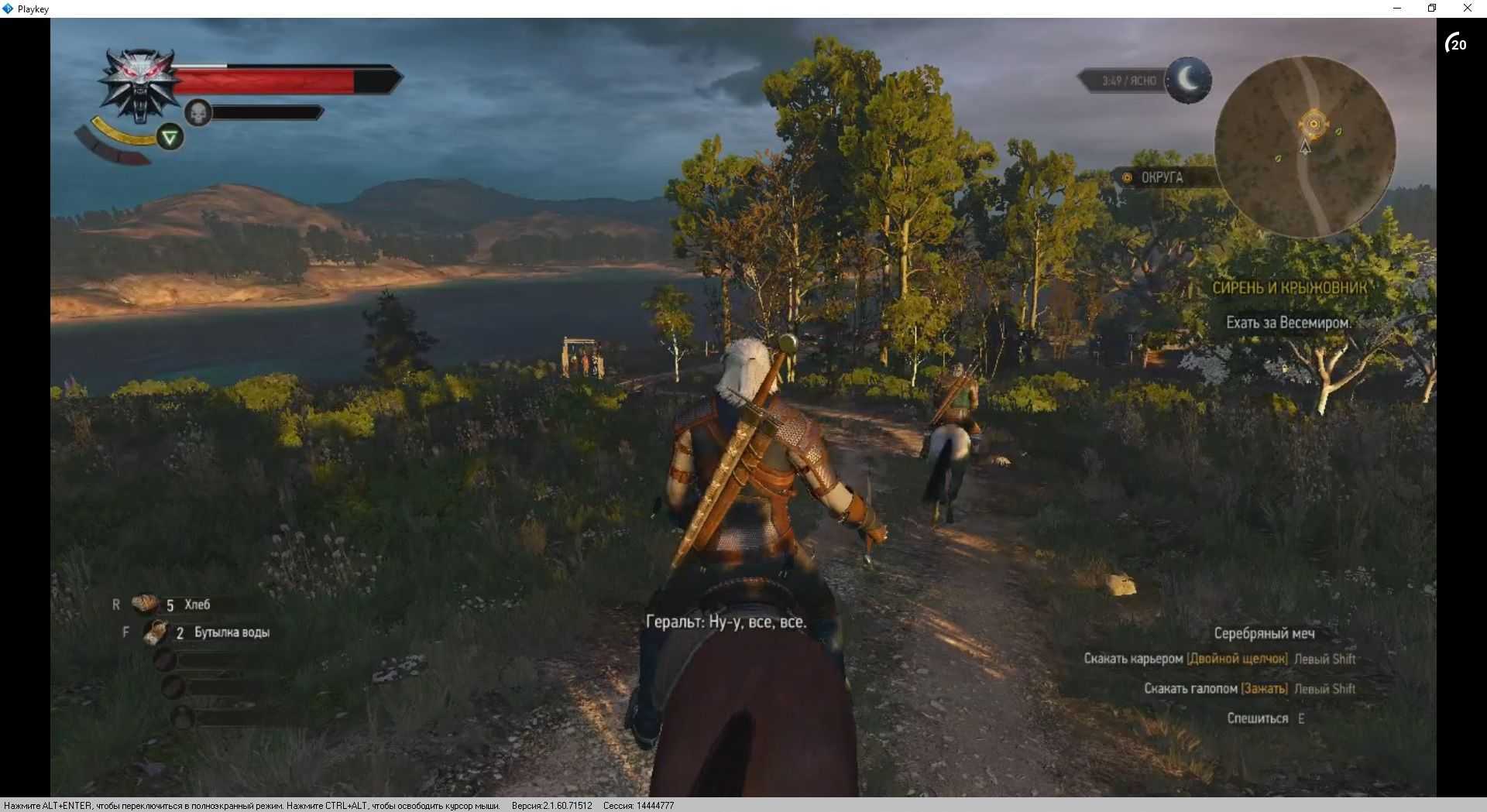Select the yellow quest marker on the minimap

point(1314,124)
